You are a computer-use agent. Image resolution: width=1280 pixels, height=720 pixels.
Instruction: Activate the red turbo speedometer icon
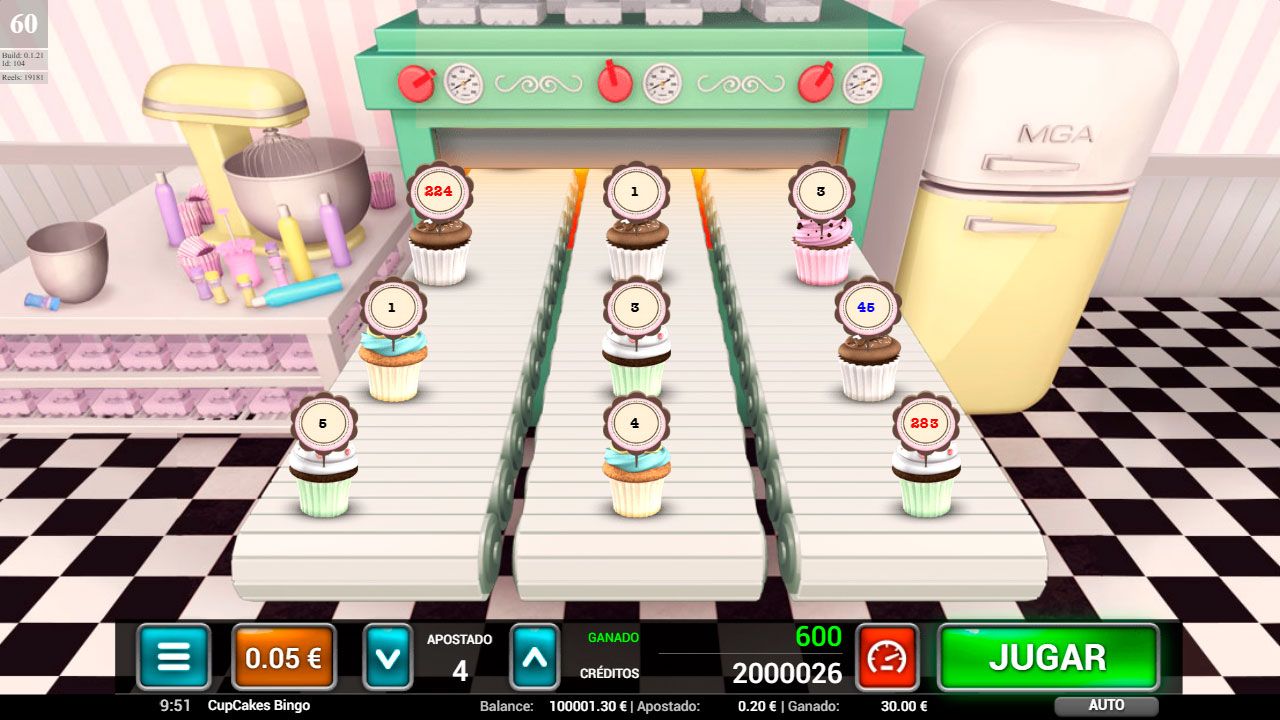pos(888,657)
